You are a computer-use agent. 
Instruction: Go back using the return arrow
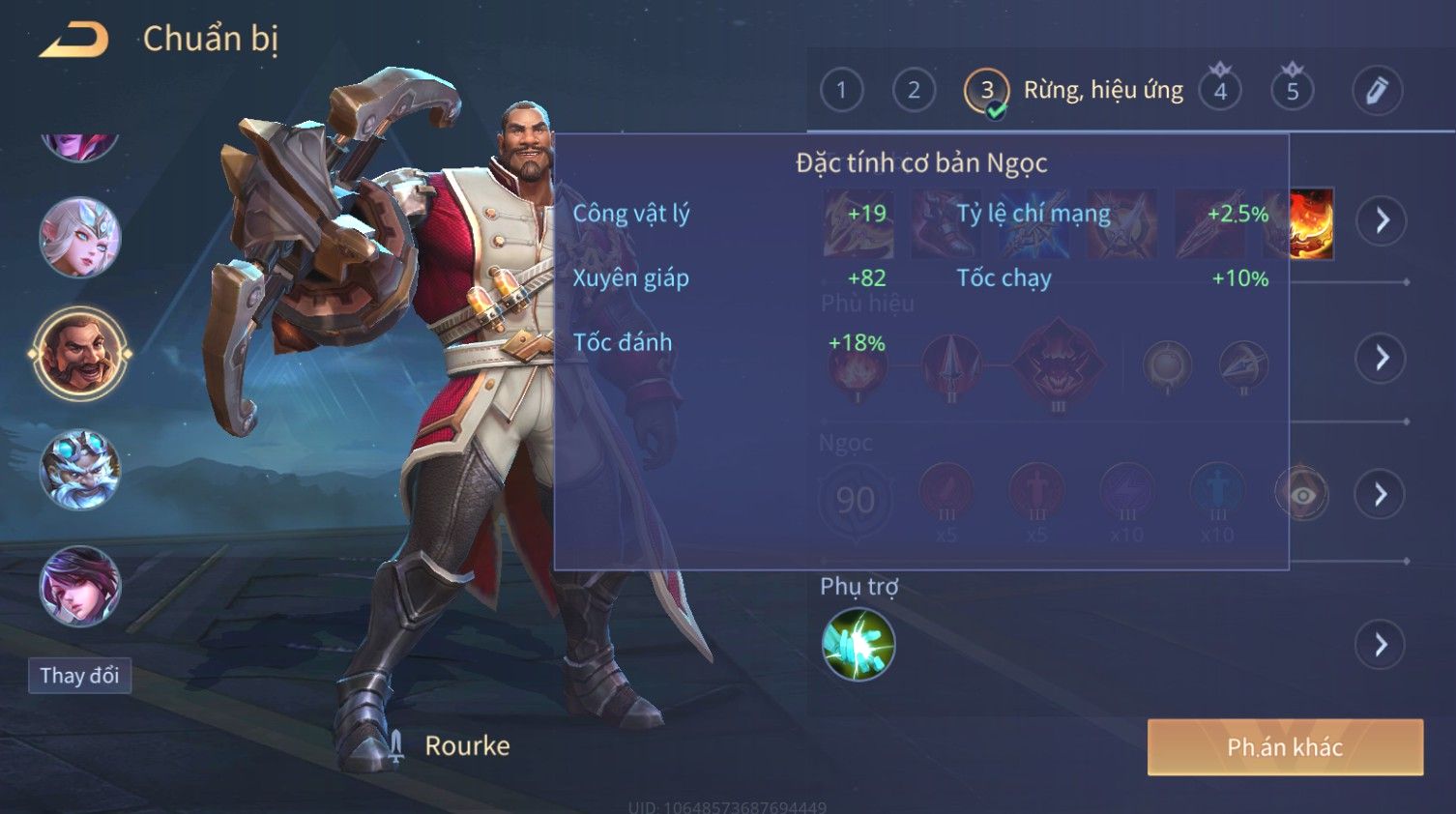(74, 40)
